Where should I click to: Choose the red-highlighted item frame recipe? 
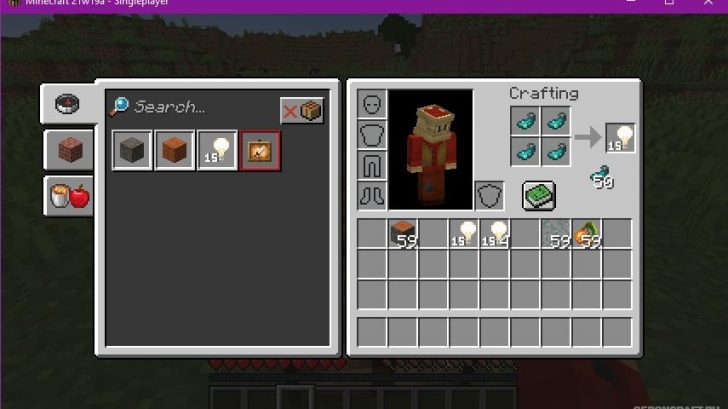(260, 150)
